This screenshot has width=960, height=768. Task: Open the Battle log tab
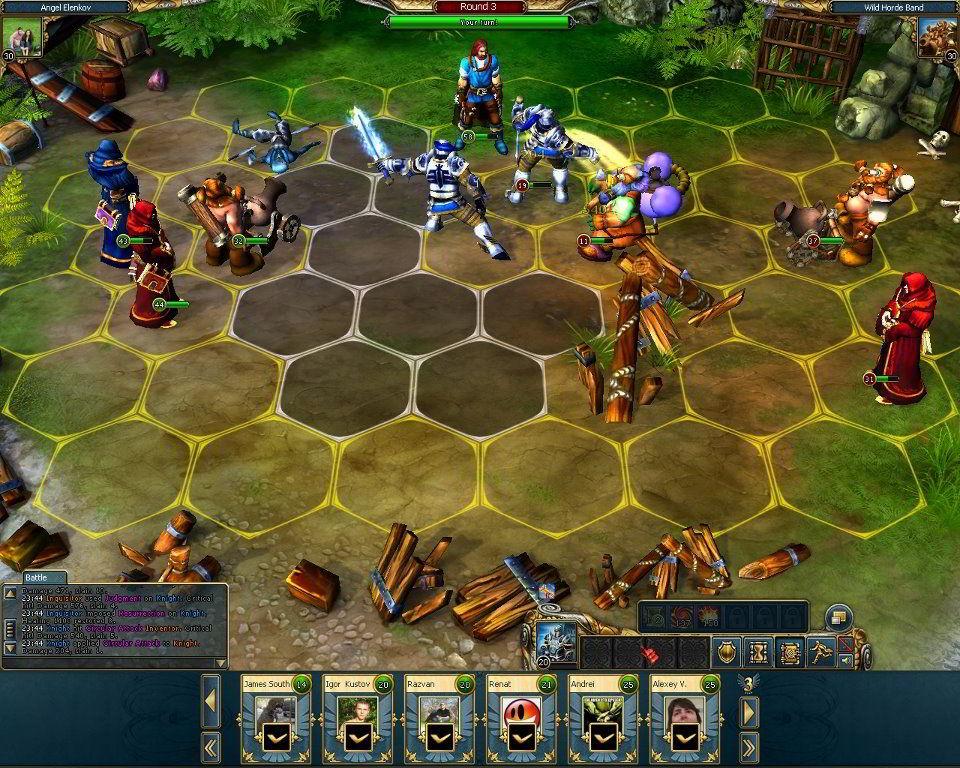[x=35, y=578]
